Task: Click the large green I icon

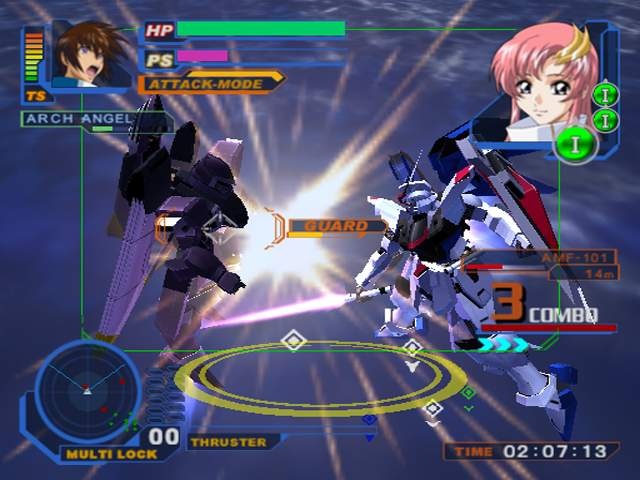Action: click(x=577, y=143)
